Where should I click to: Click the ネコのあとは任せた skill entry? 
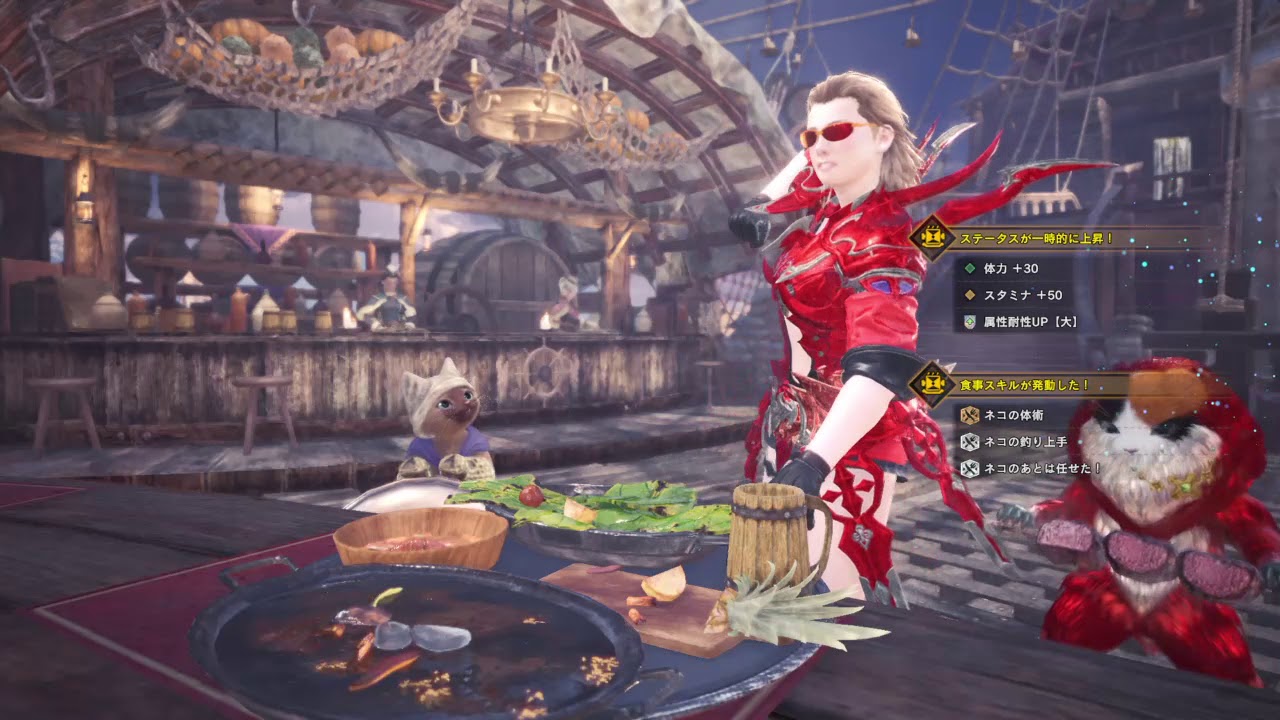[1030, 468]
